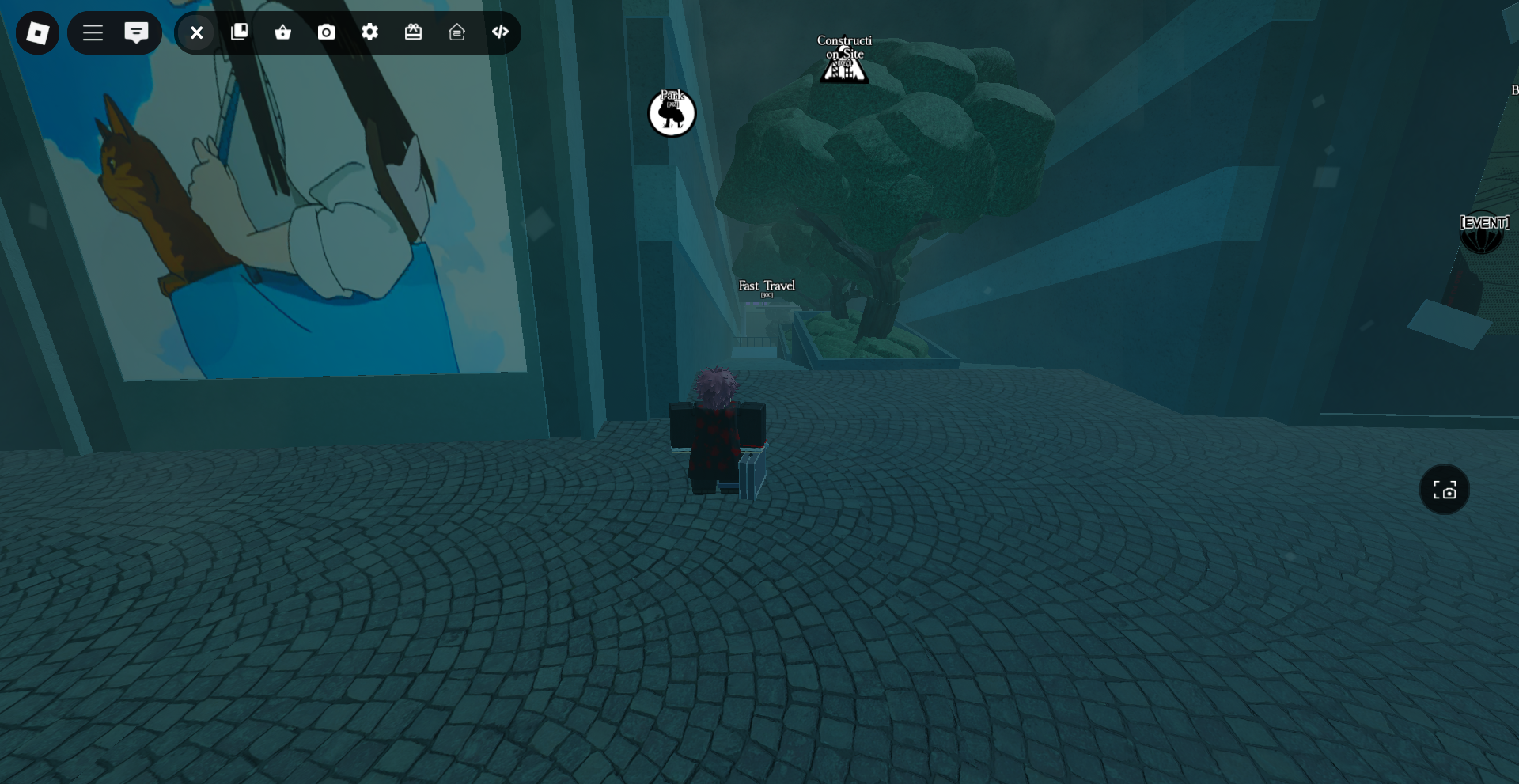Click the gift rewards icon
The height and width of the screenshot is (784, 1519).
coord(414,32)
